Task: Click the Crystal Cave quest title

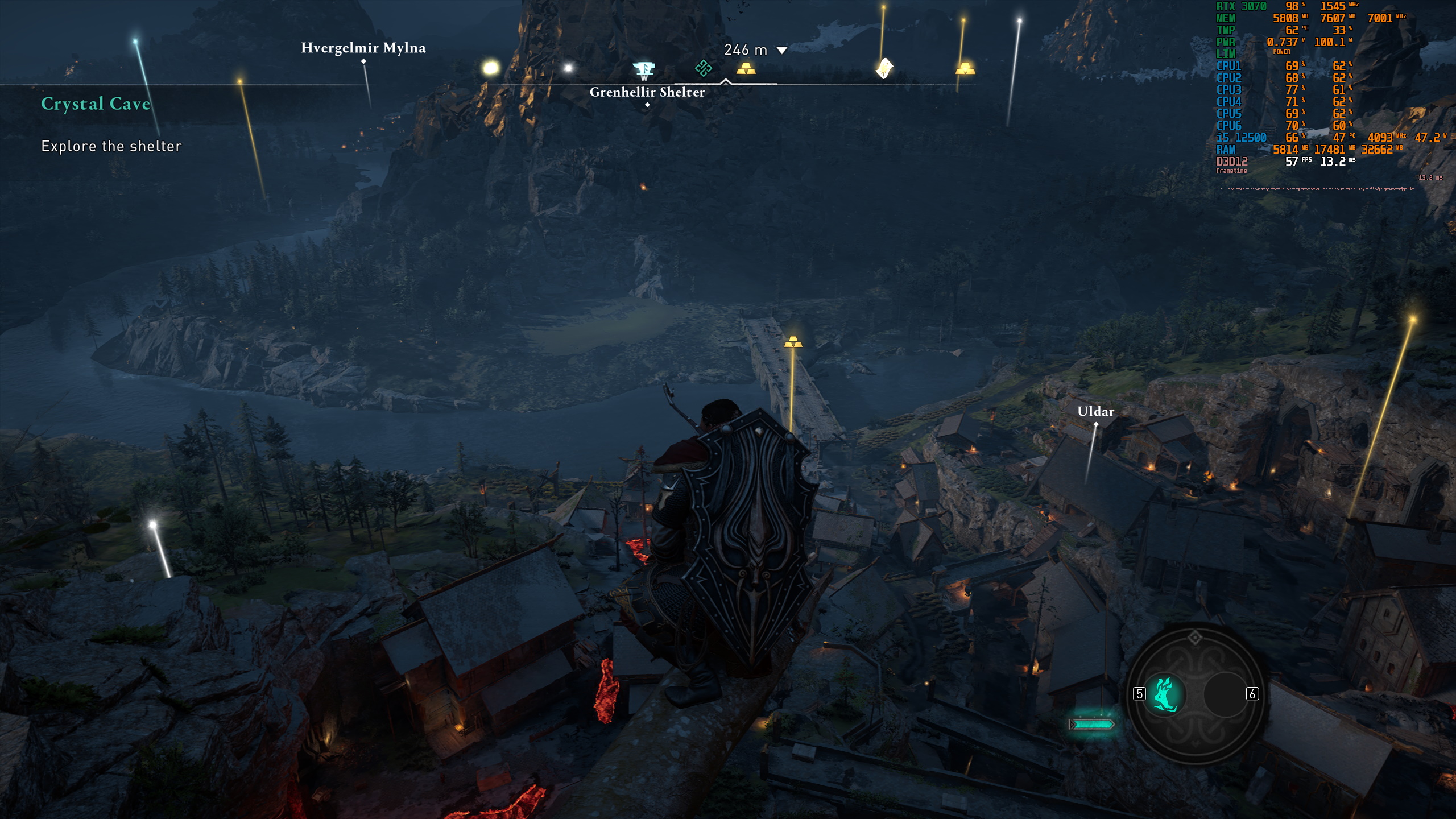Action: (x=96, y=104)
